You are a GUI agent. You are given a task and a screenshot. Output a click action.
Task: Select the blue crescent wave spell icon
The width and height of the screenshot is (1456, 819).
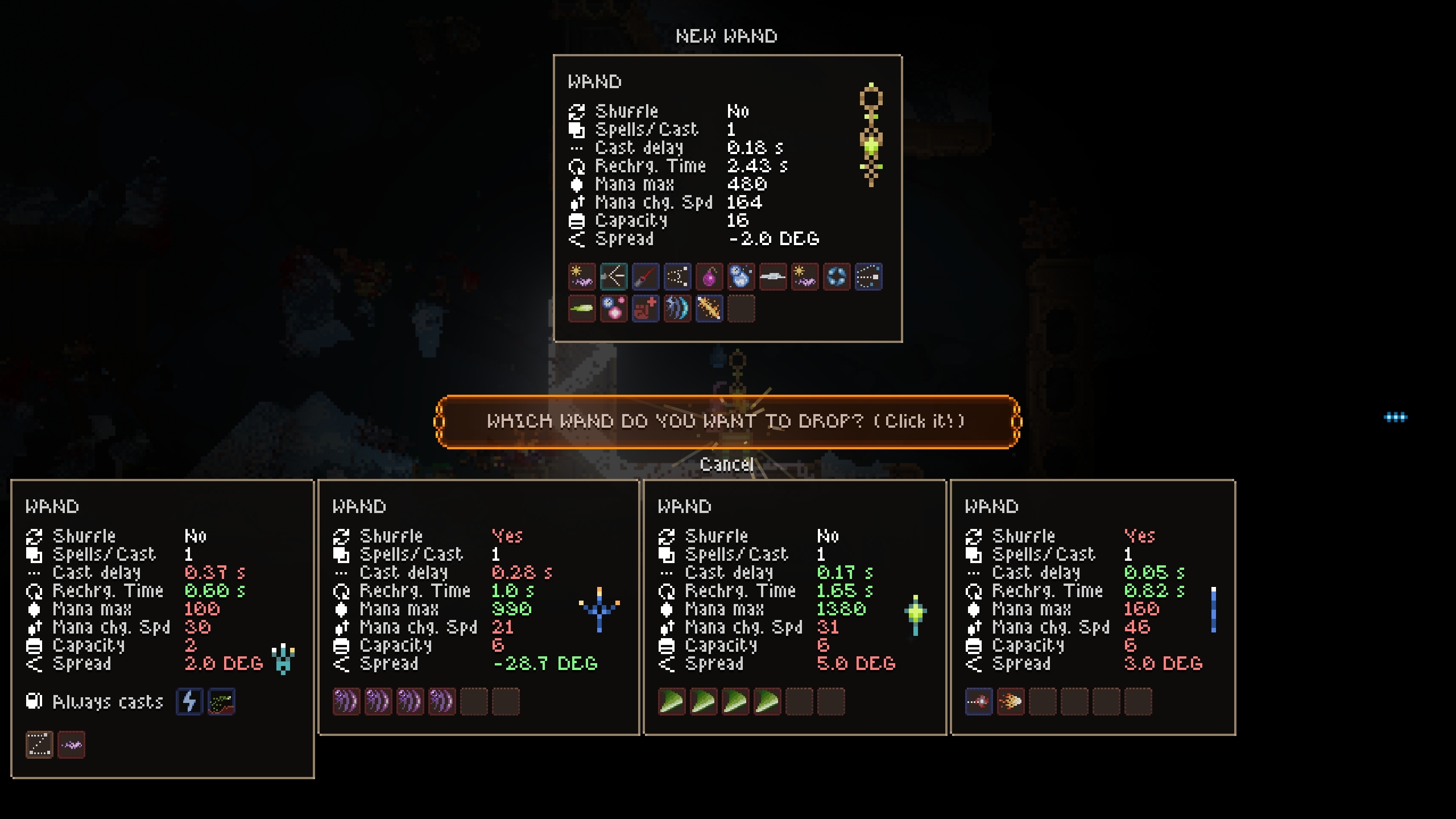(677, 309)
